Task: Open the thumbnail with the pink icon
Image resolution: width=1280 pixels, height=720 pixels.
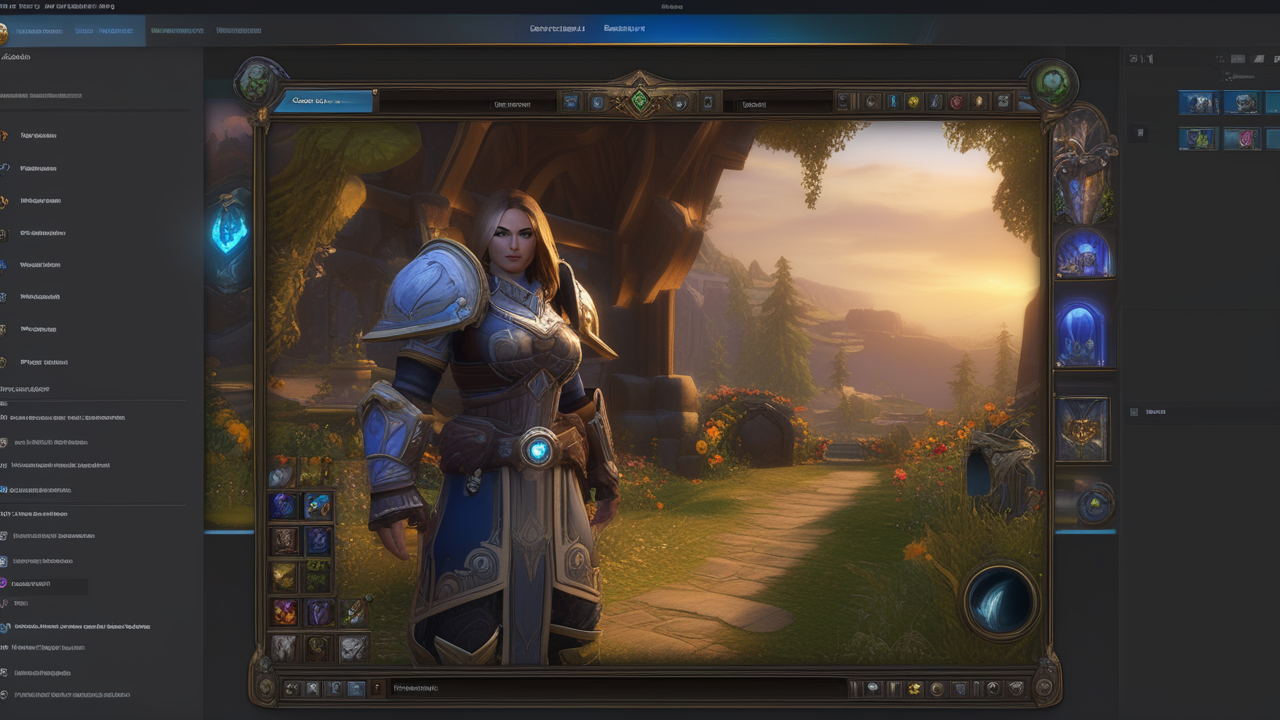Action: (x=1242, y=139)
